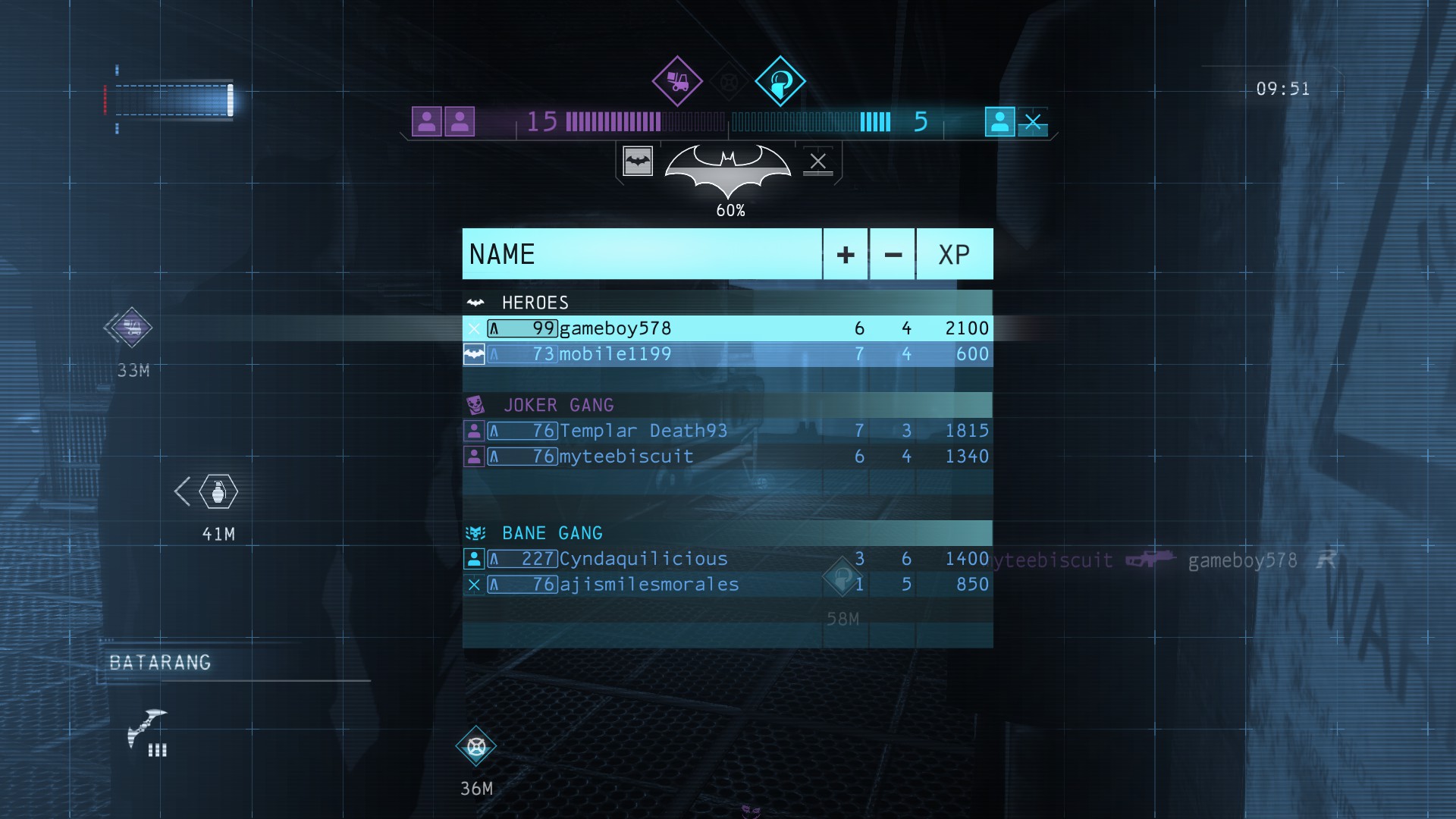Select gameboy578 row in scoreboard
1456x819 pixels.
(726, 328)
